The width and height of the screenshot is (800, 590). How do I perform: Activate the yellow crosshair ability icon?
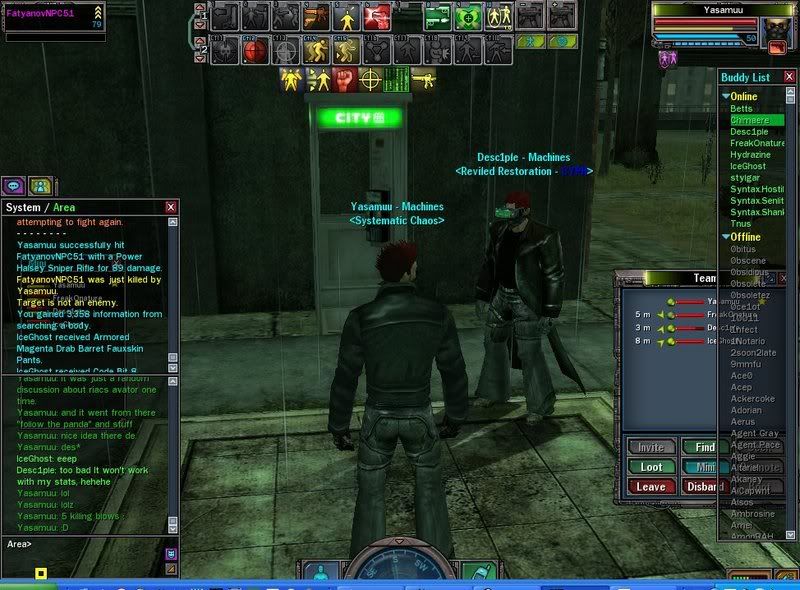tap(370, 78)
